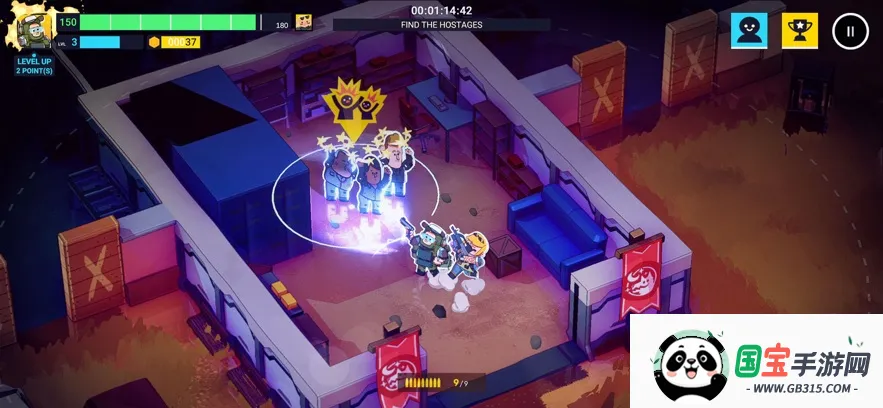Tap the player portrait to level up
The width and height of the screenshot is (883, 408).
coord(34,32)
